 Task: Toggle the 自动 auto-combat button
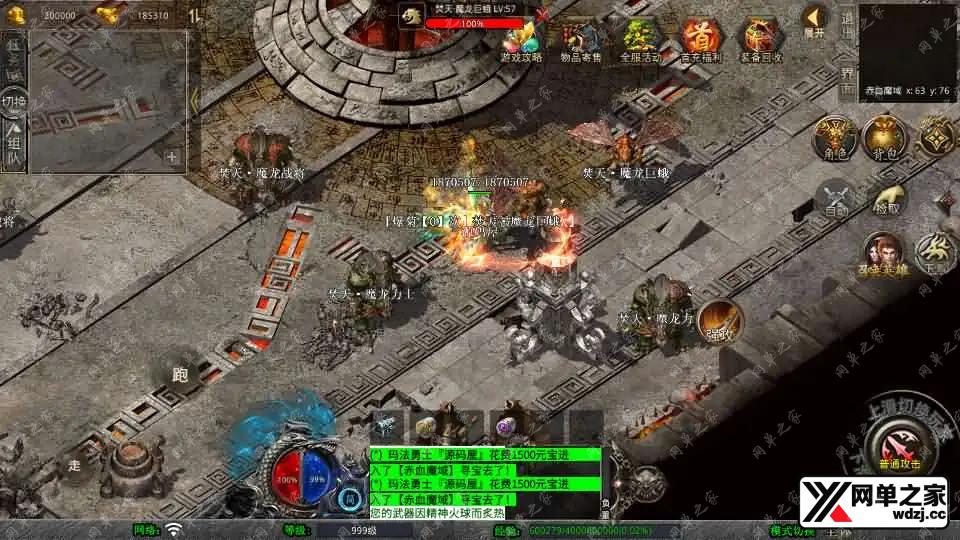[x=836, y=198]
